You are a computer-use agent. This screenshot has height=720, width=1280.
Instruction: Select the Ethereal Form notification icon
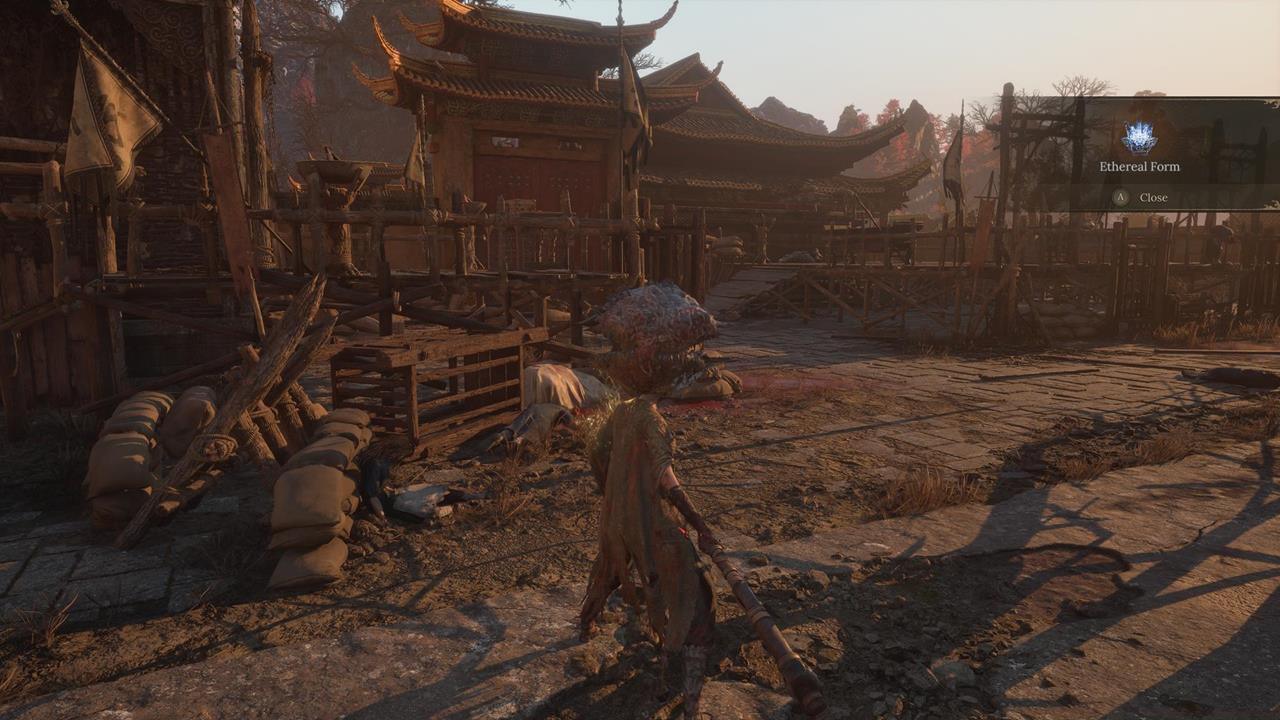tap(1139, 137)
